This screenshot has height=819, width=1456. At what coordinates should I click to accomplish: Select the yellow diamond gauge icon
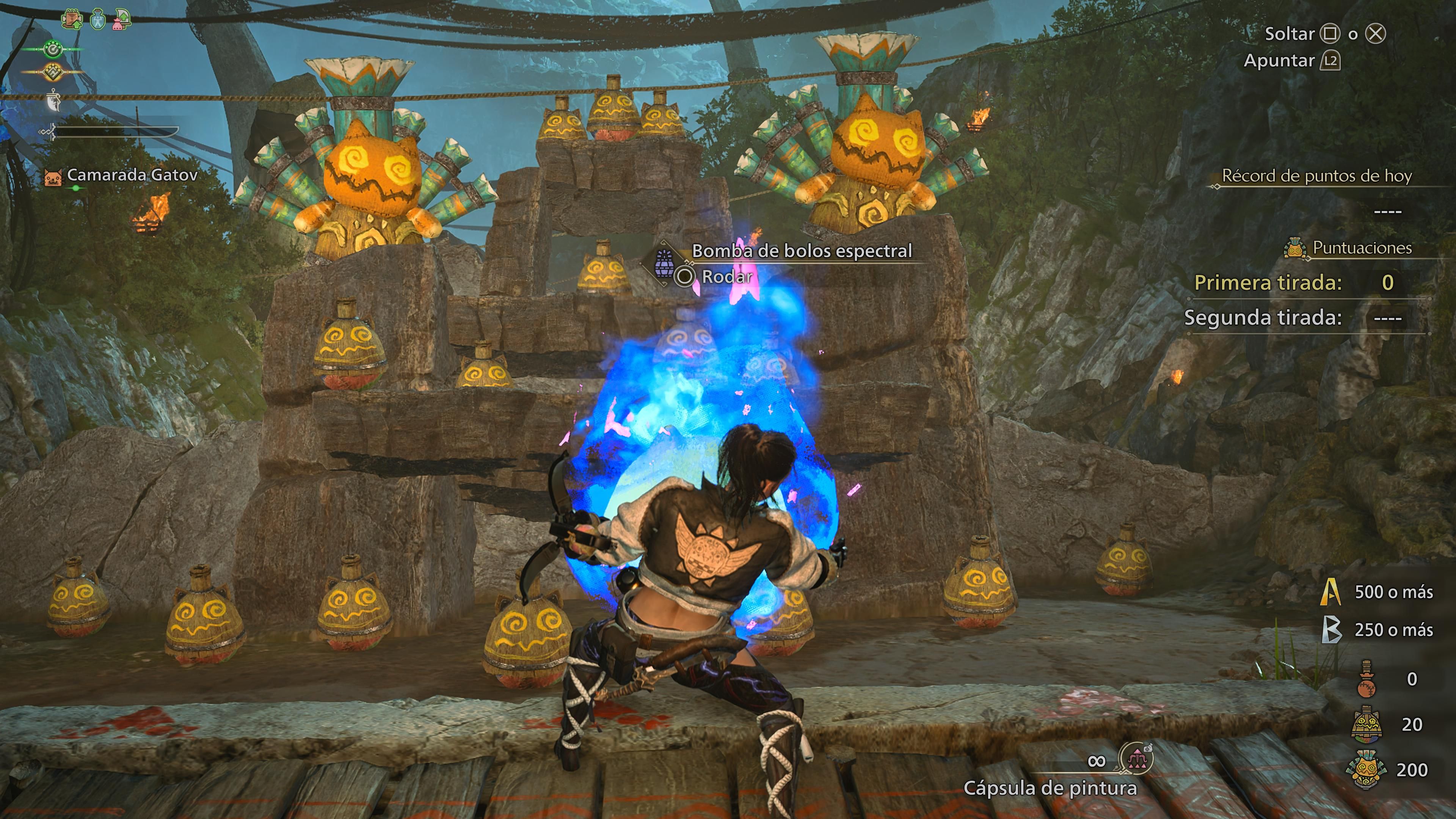tap(53, 72)
